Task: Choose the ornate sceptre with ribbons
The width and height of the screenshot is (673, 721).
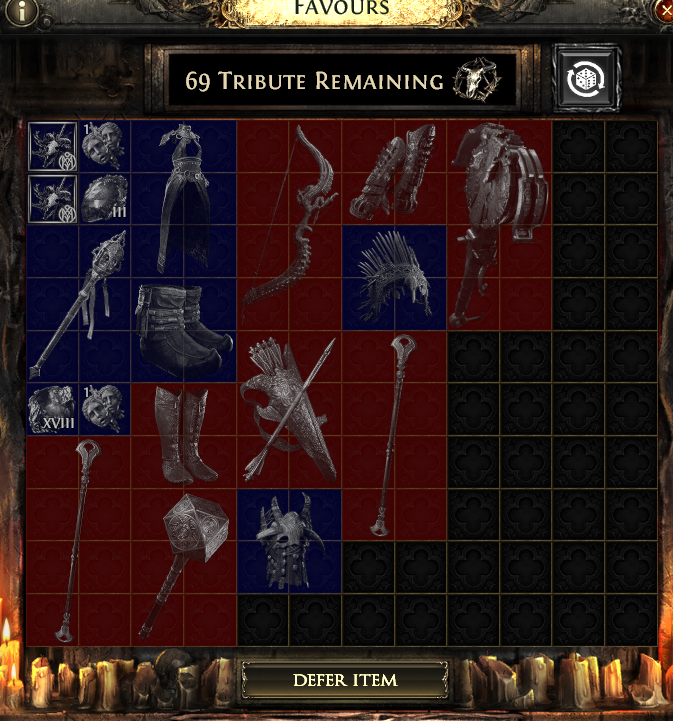Action: tap(78, 301)
